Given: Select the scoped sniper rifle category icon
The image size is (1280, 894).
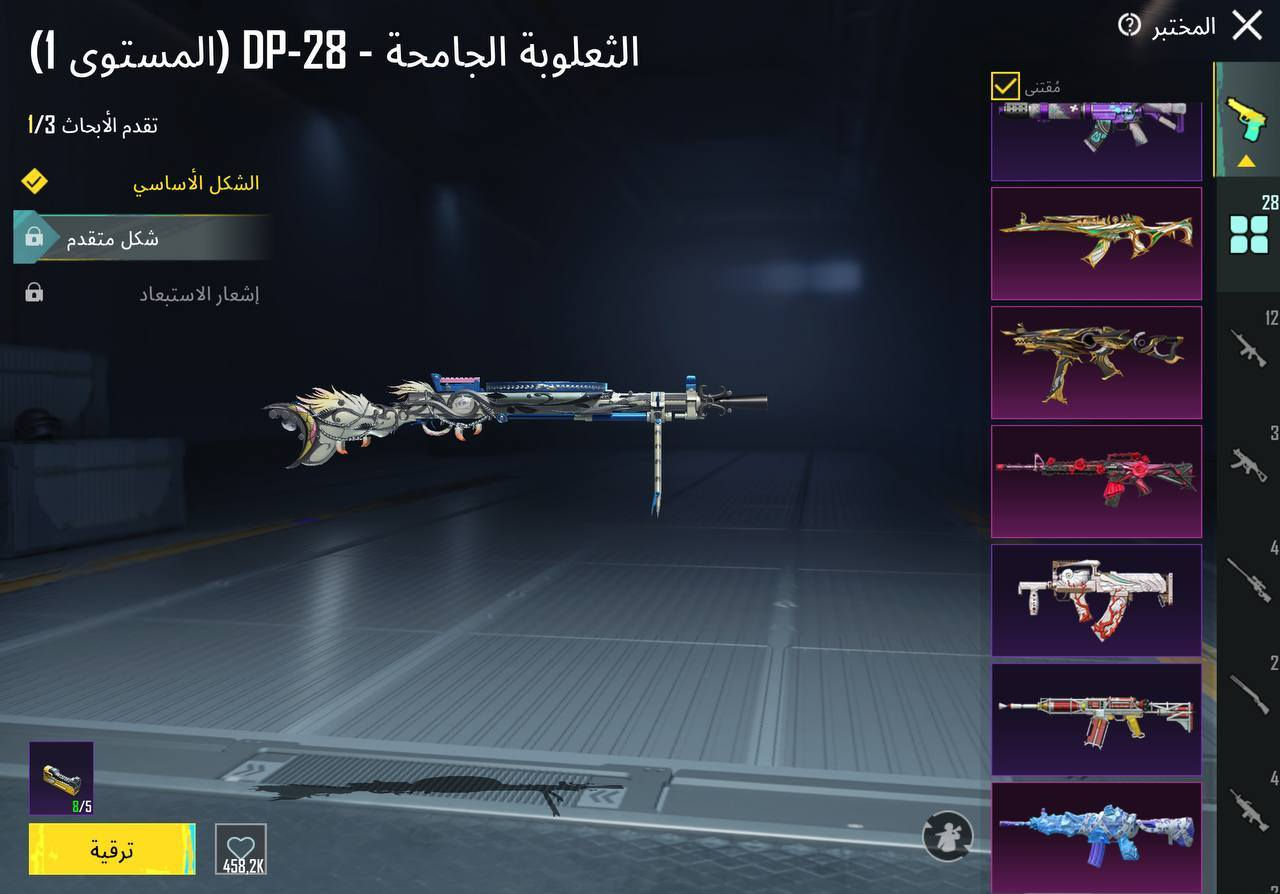Looking at the screenshot, I should point(1247,580).
